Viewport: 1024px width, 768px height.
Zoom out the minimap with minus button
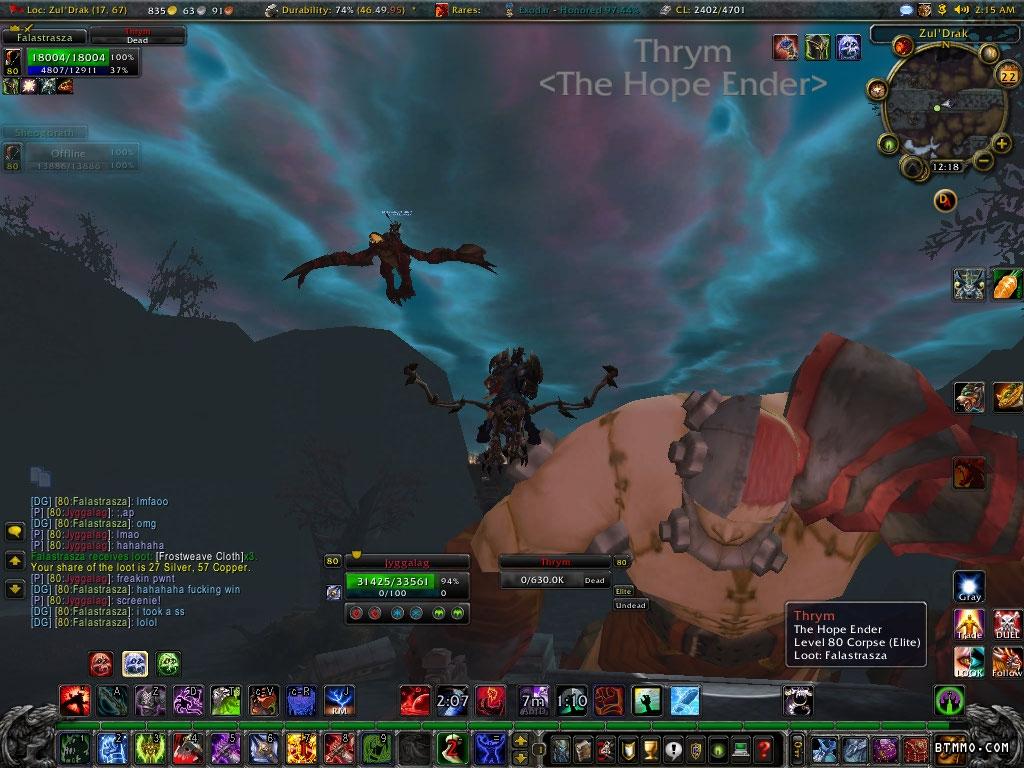click(x=983, y=161)
